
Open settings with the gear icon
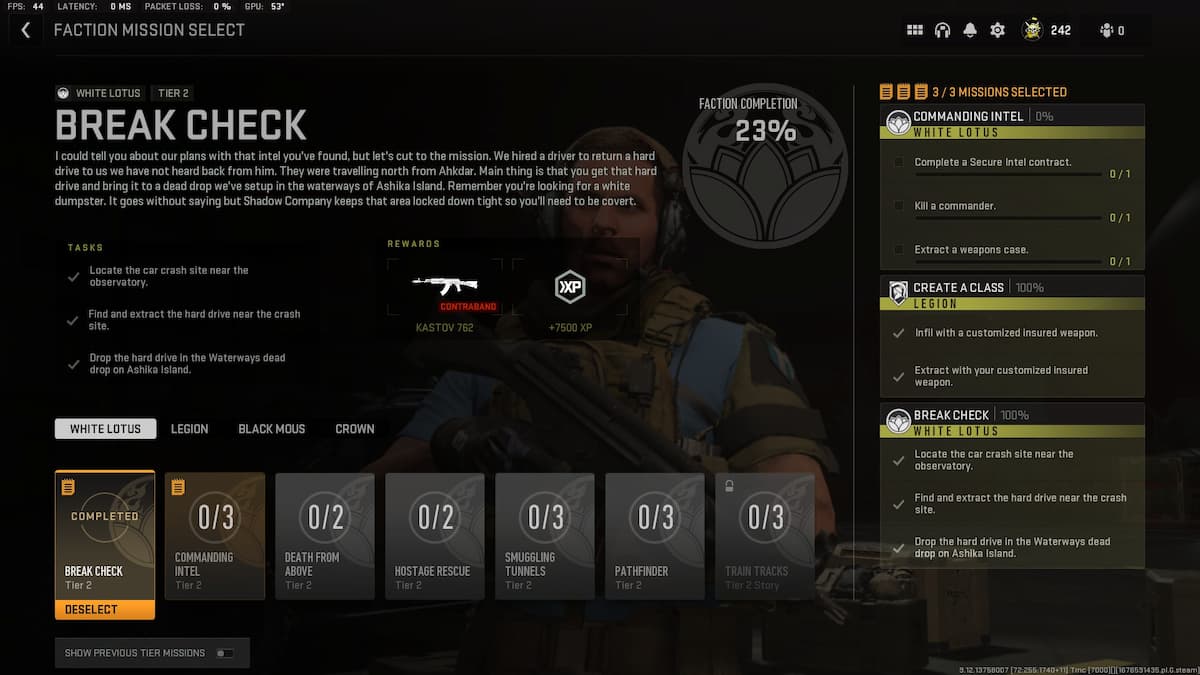pos(997,30)
